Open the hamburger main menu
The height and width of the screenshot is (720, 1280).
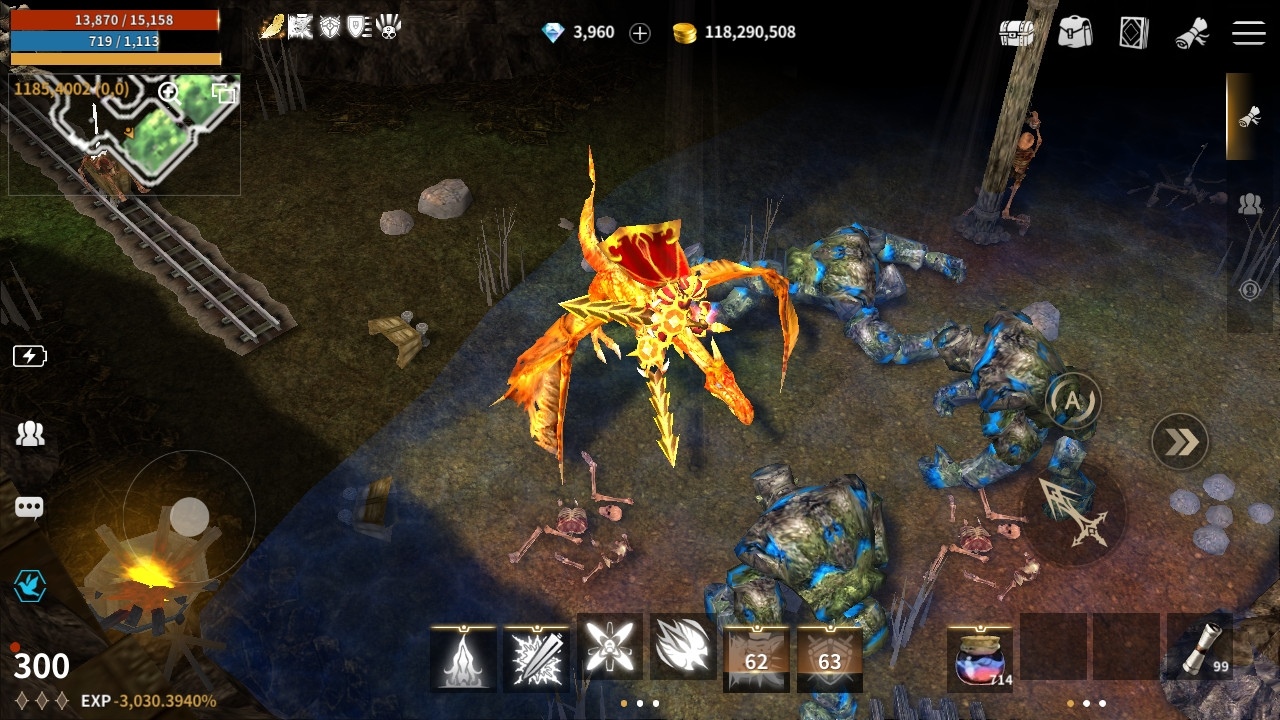[1249, 32]
